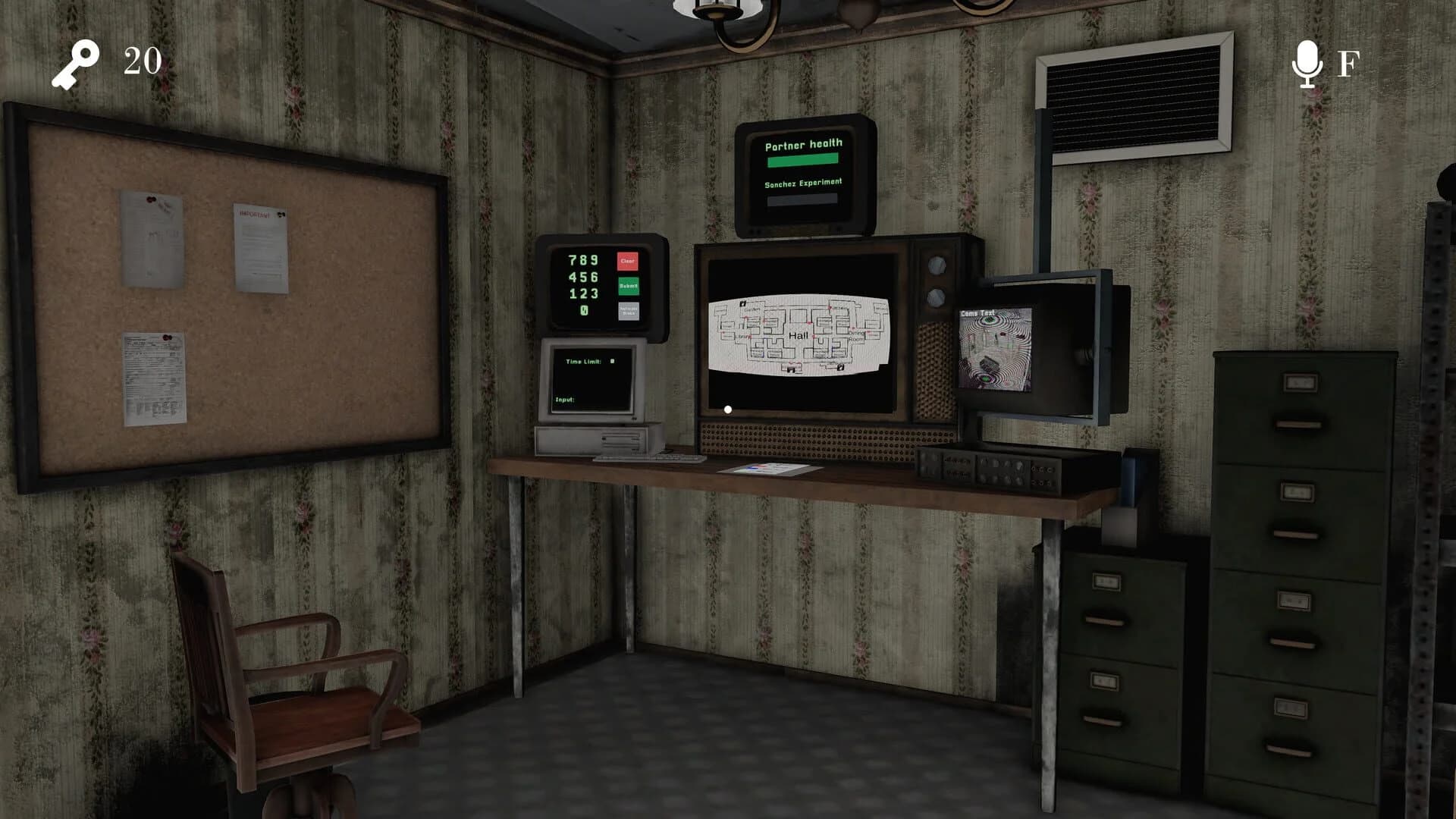This screenshot has width=1456, height=819.
Task: Click the upper tuning knob on the TV
Action: [x=937, y=265]
